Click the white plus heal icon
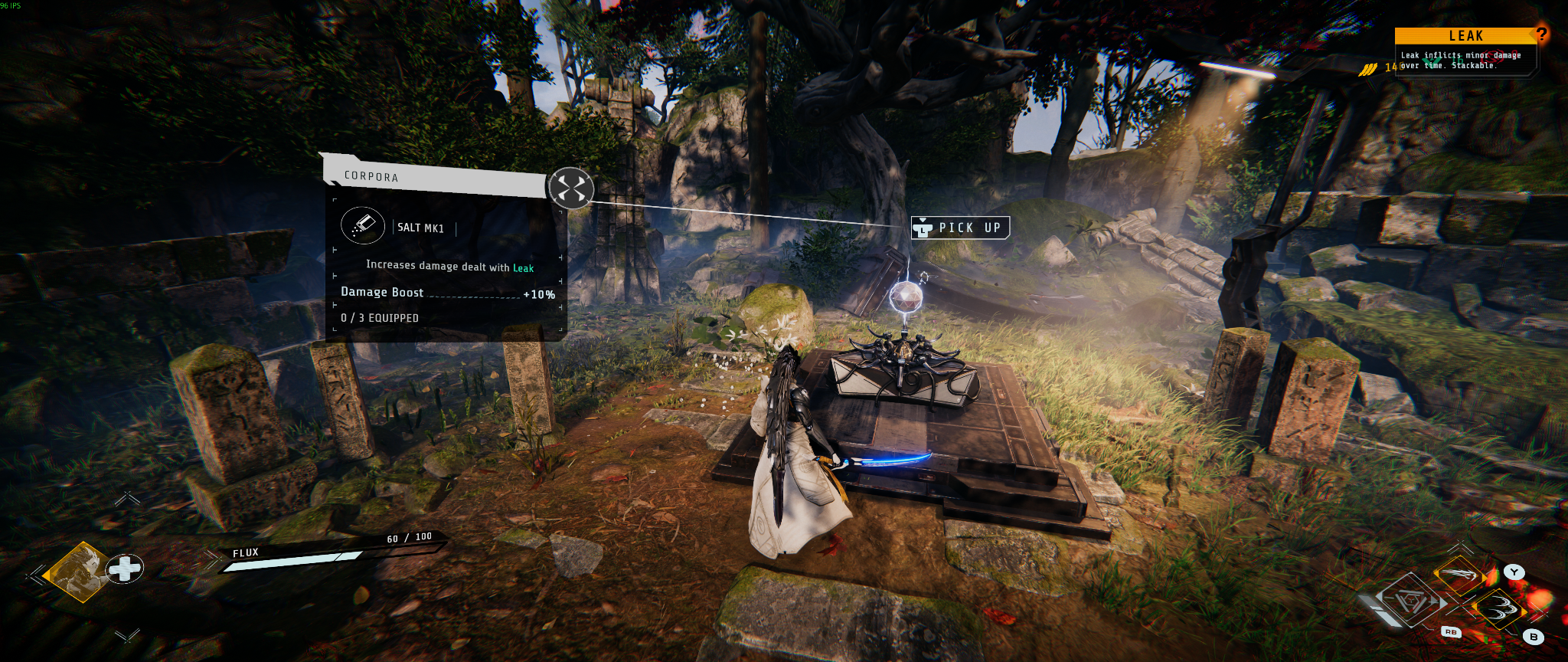Viewport: 1568px width, 662px height. click(125, 569)
